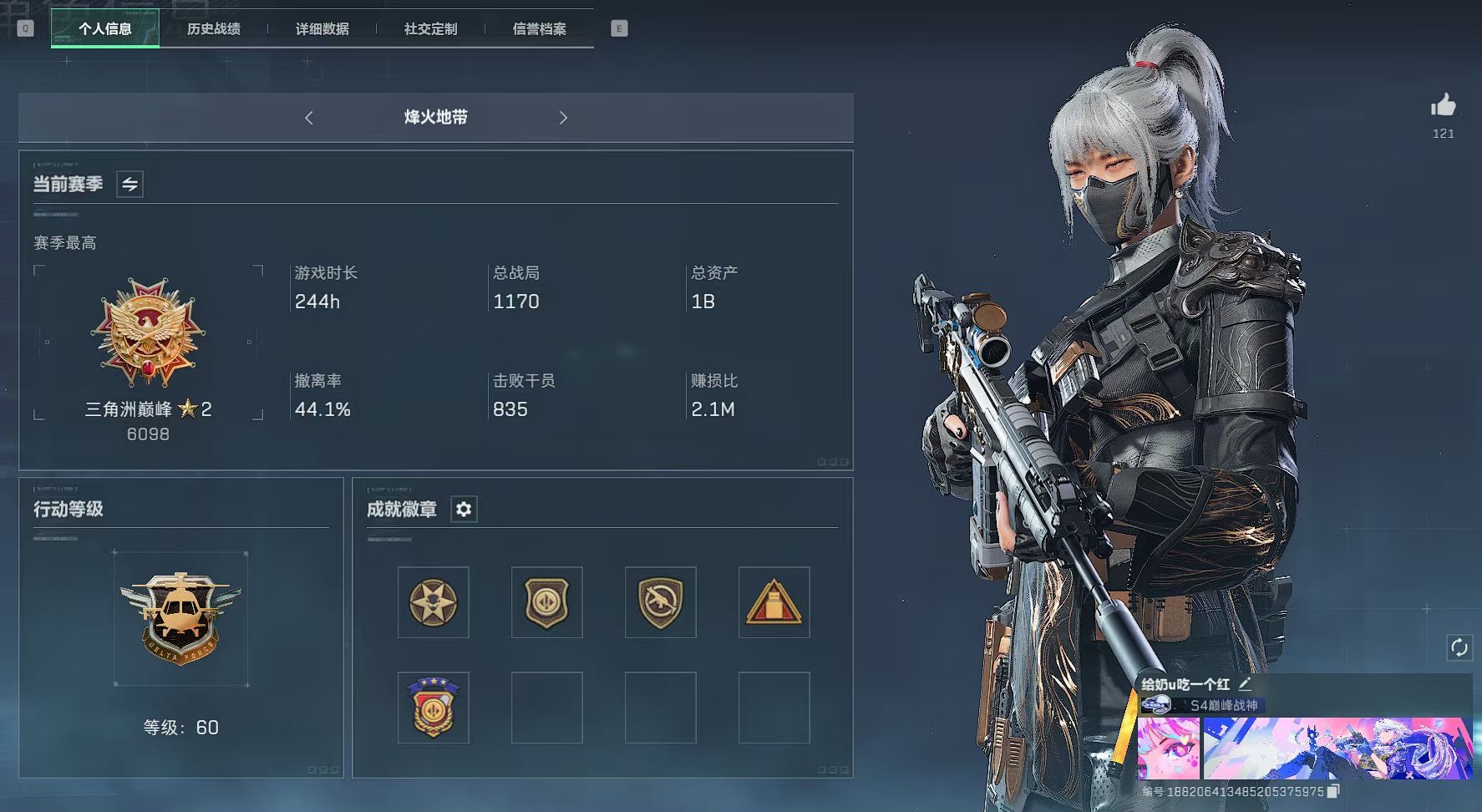Click the right arrow beside 烽火地带
1482x812 pixels.
[563, 118]
